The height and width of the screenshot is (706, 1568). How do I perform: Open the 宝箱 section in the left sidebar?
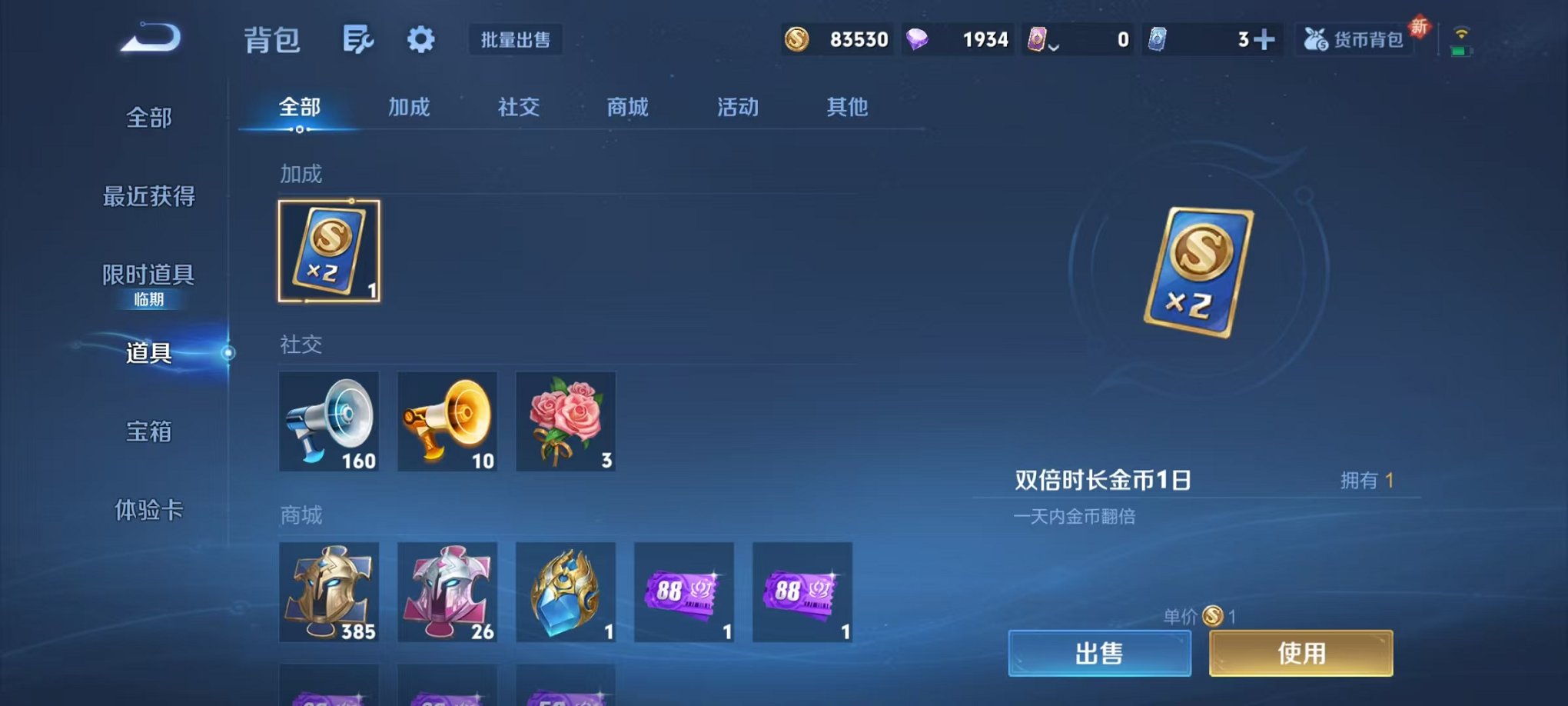coord(148,433)
